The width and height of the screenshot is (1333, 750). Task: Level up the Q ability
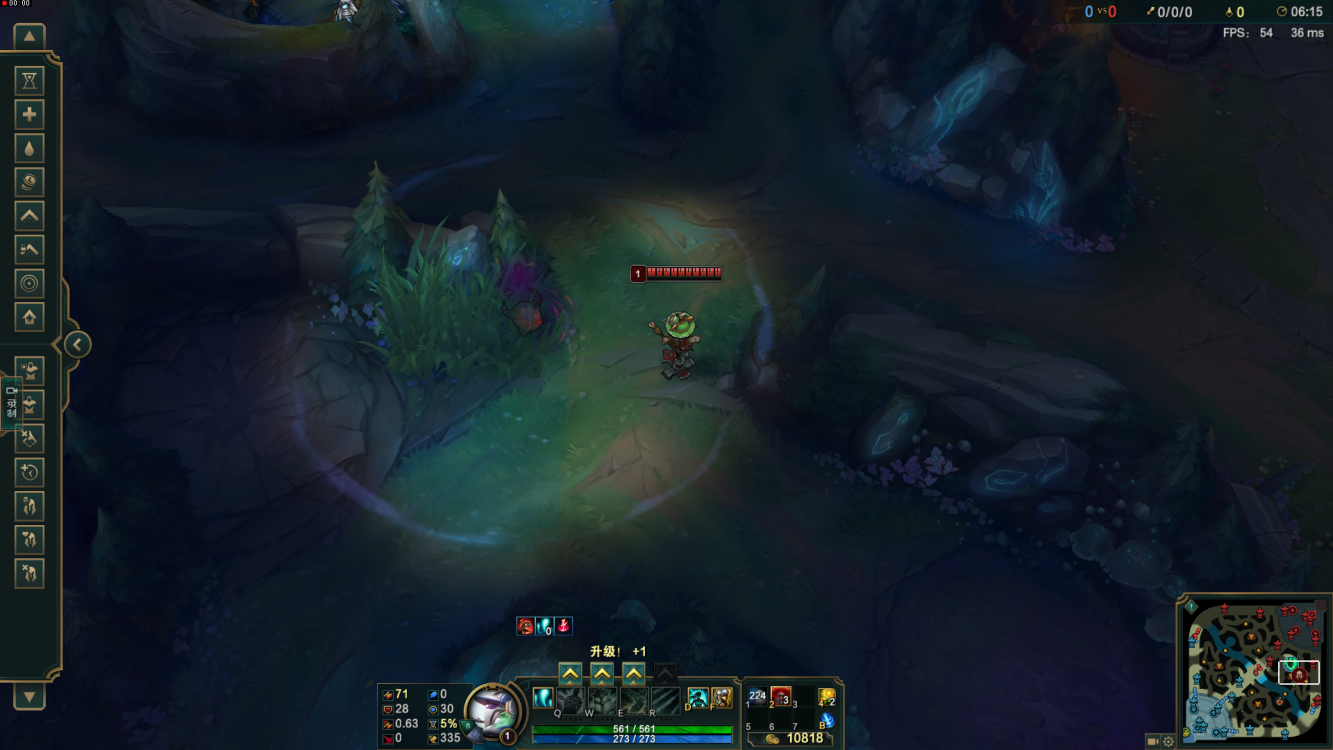pos(570,674)
